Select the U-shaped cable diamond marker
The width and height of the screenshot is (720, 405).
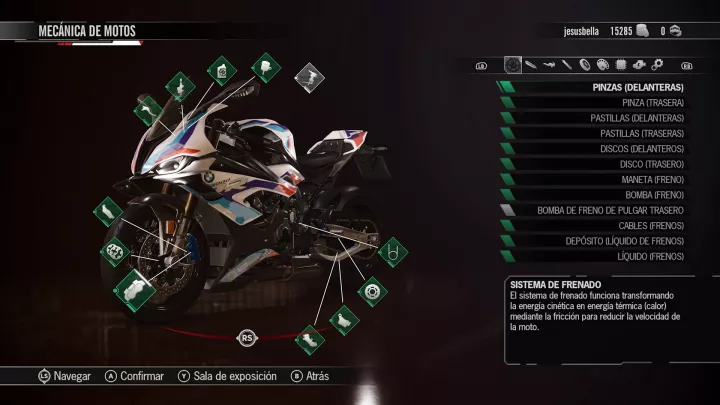point(393,251)
